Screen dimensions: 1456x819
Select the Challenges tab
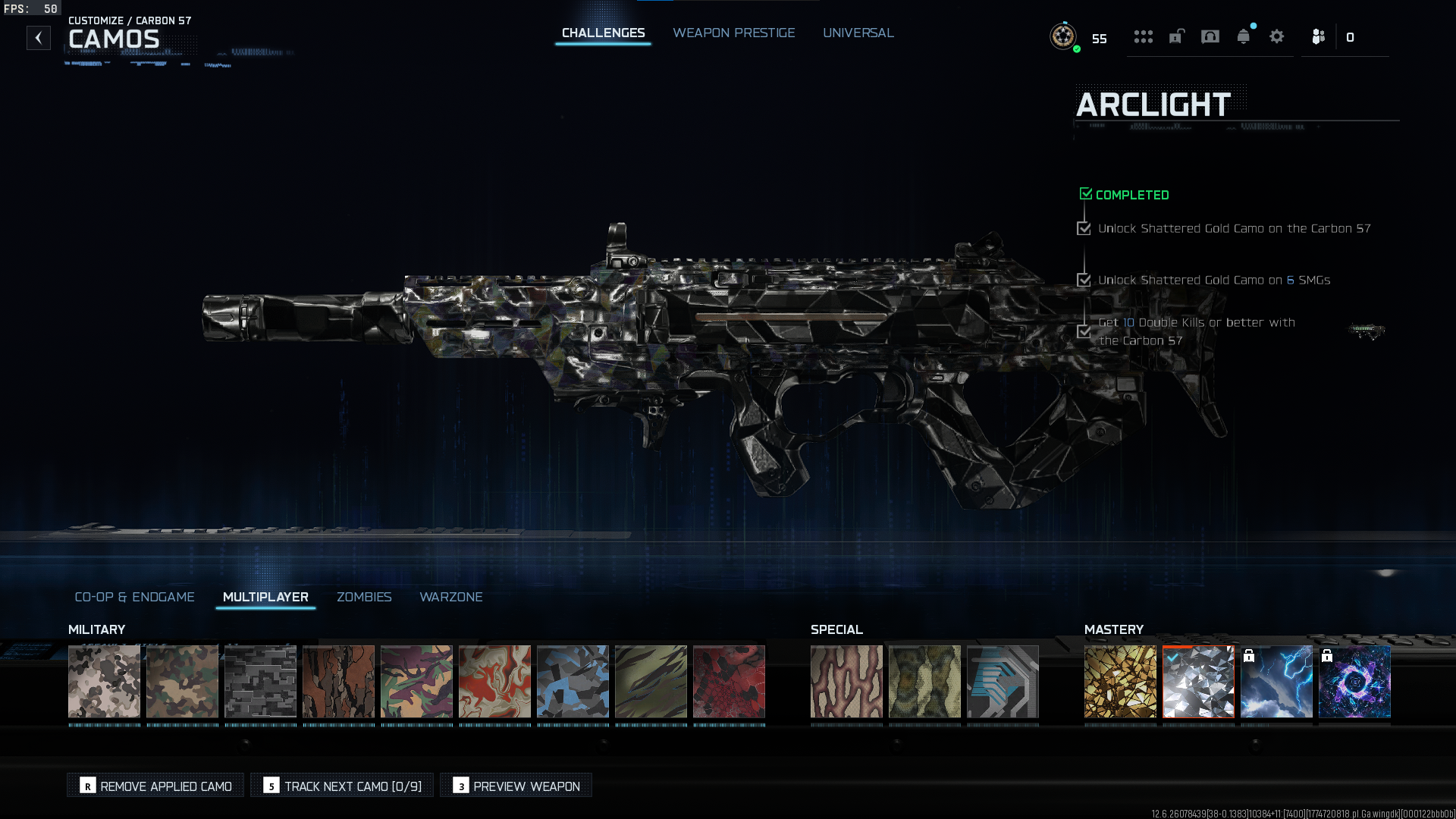(x=603, y=33)
